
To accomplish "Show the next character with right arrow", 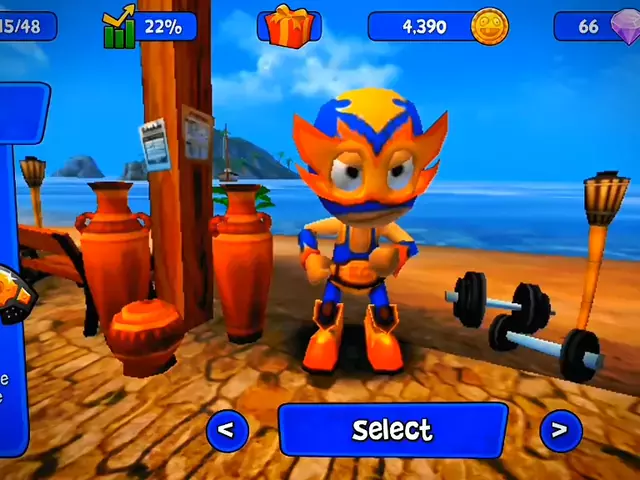I will coord(560,430).
